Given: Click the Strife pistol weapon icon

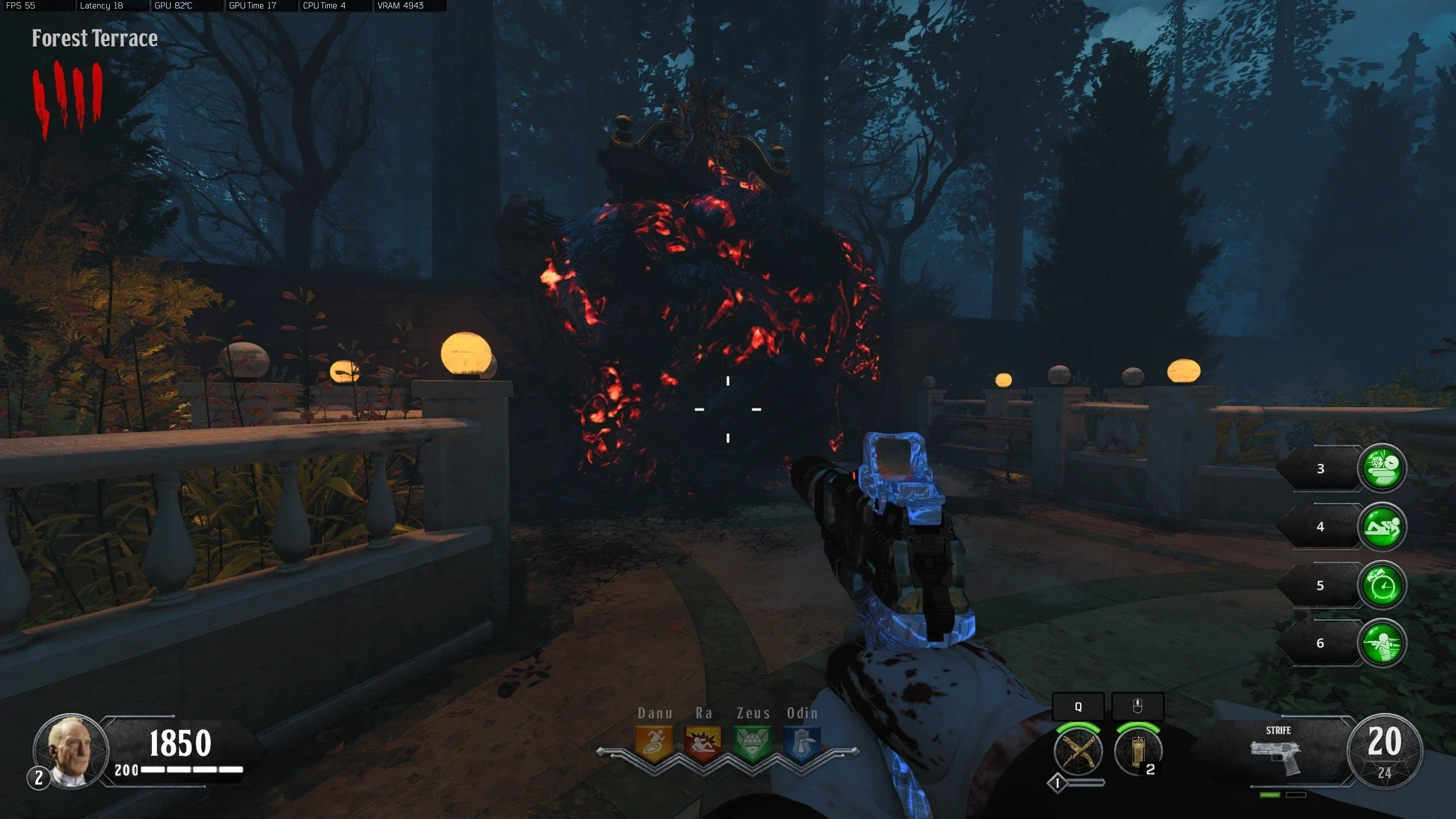Looking at the screenshot, I should [x=1277, y=756].
